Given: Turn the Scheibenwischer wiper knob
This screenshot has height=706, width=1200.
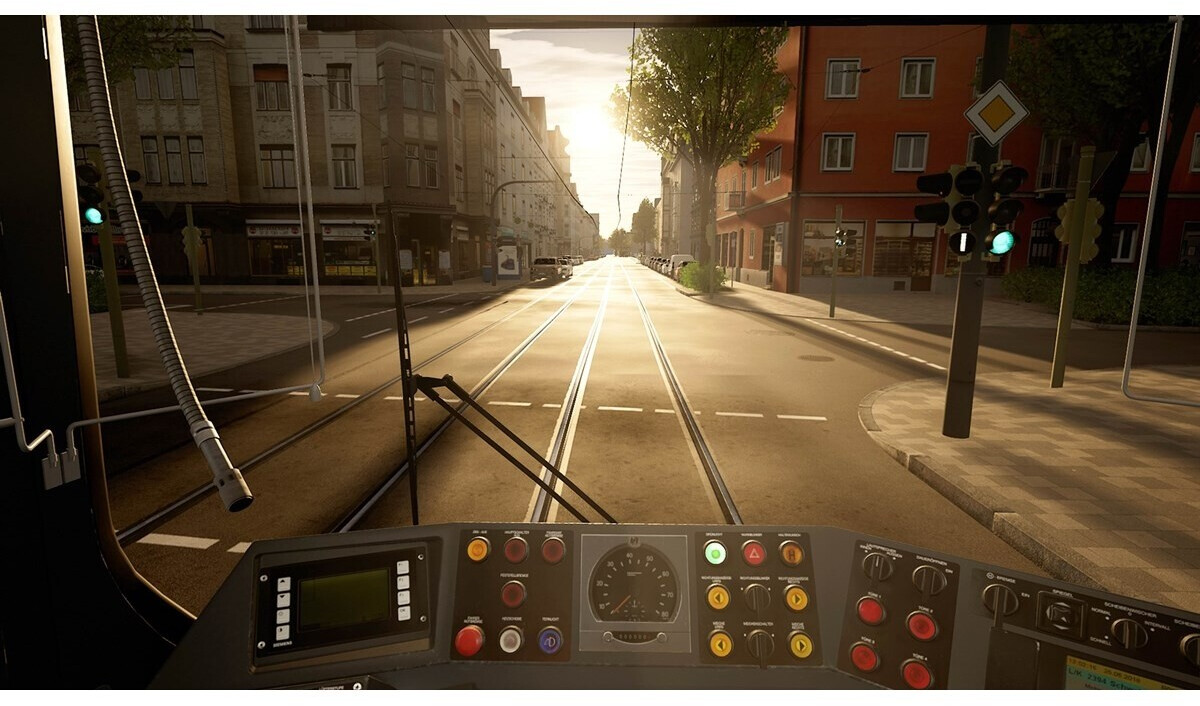Looking at the screenshot, I should coord(1129,632).
